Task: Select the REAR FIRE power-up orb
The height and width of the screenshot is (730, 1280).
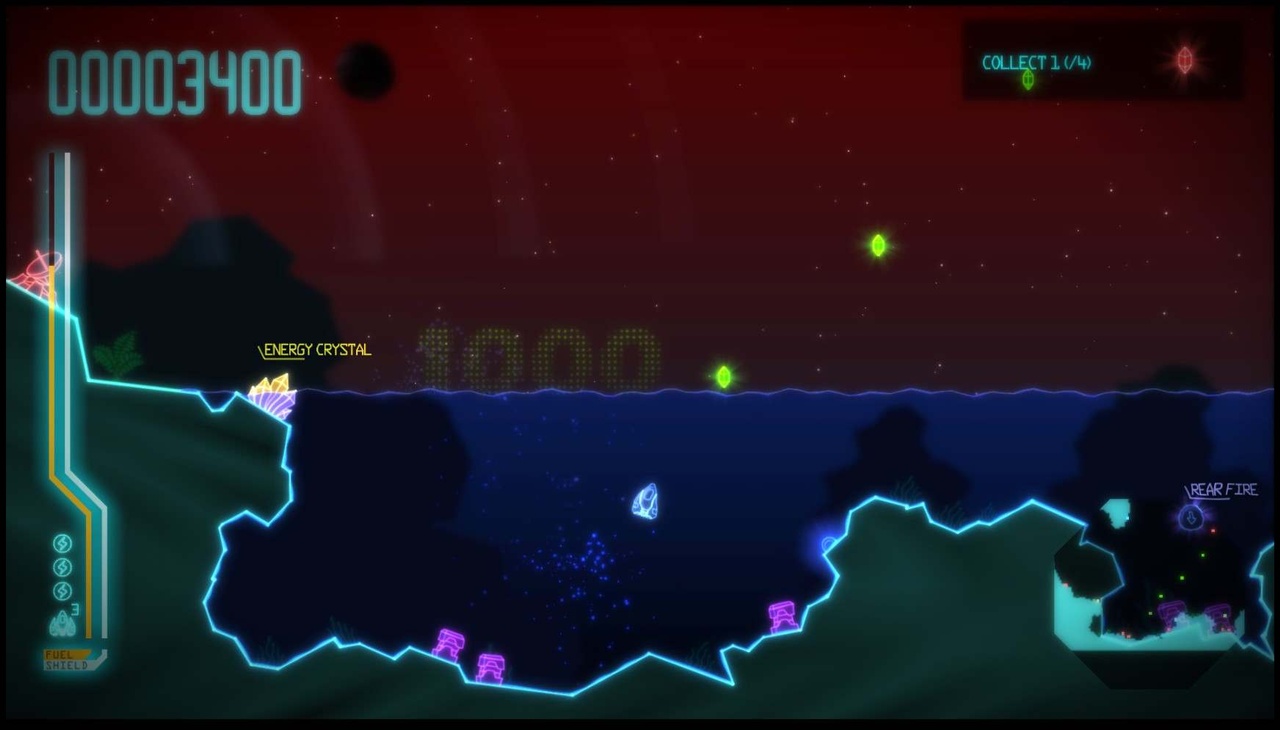Action: [1190, 517]
